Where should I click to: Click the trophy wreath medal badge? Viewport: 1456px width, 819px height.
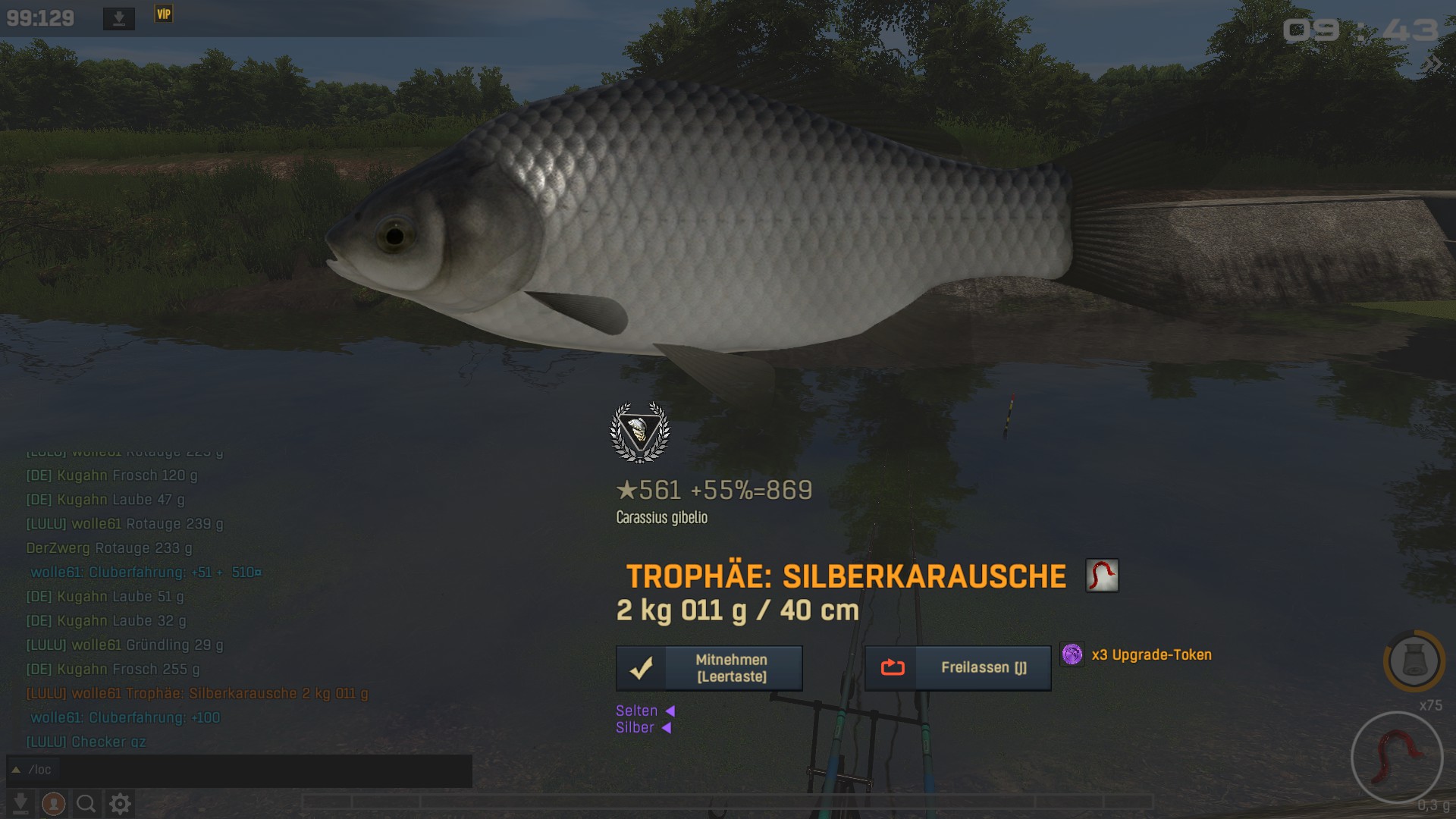(x=640, y=432)
